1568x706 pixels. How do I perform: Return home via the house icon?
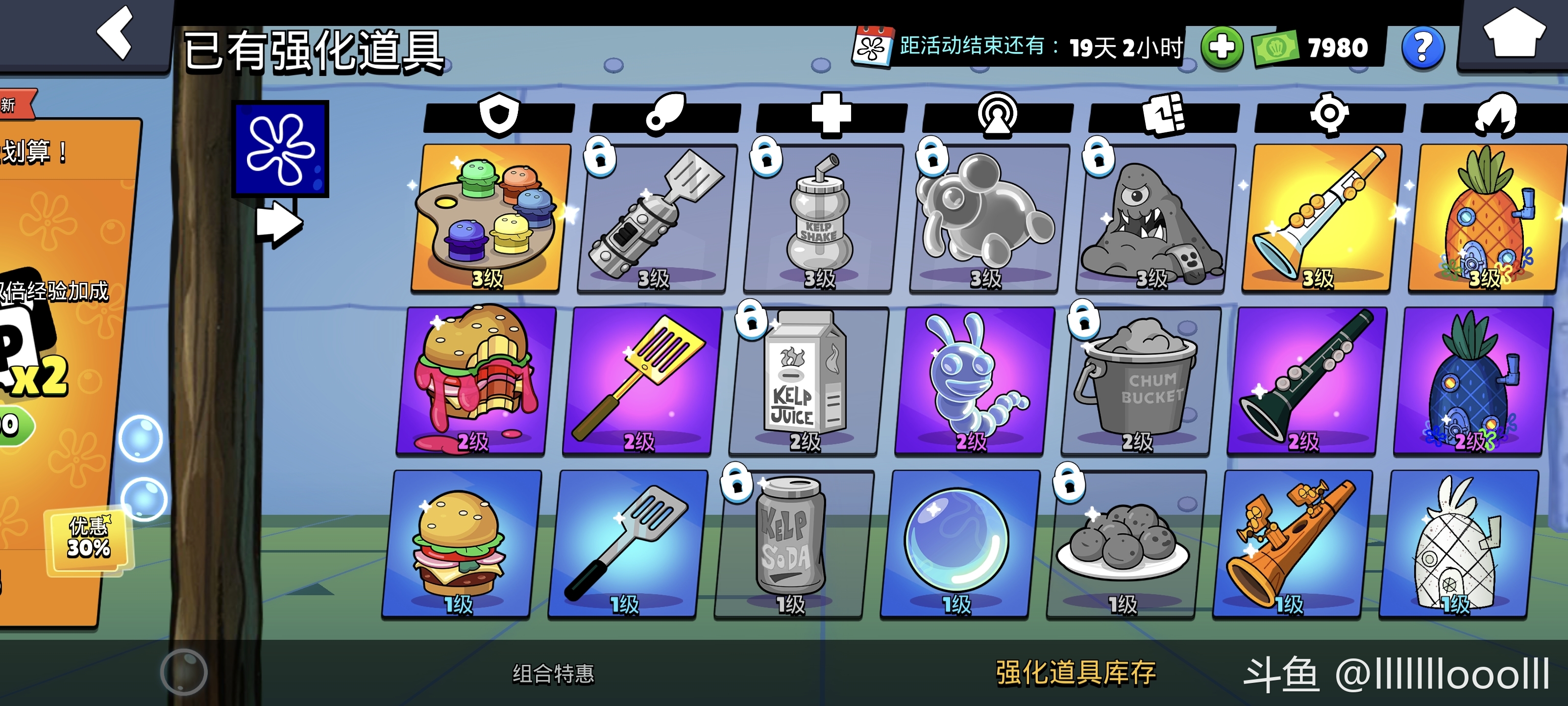point(1514,34)
